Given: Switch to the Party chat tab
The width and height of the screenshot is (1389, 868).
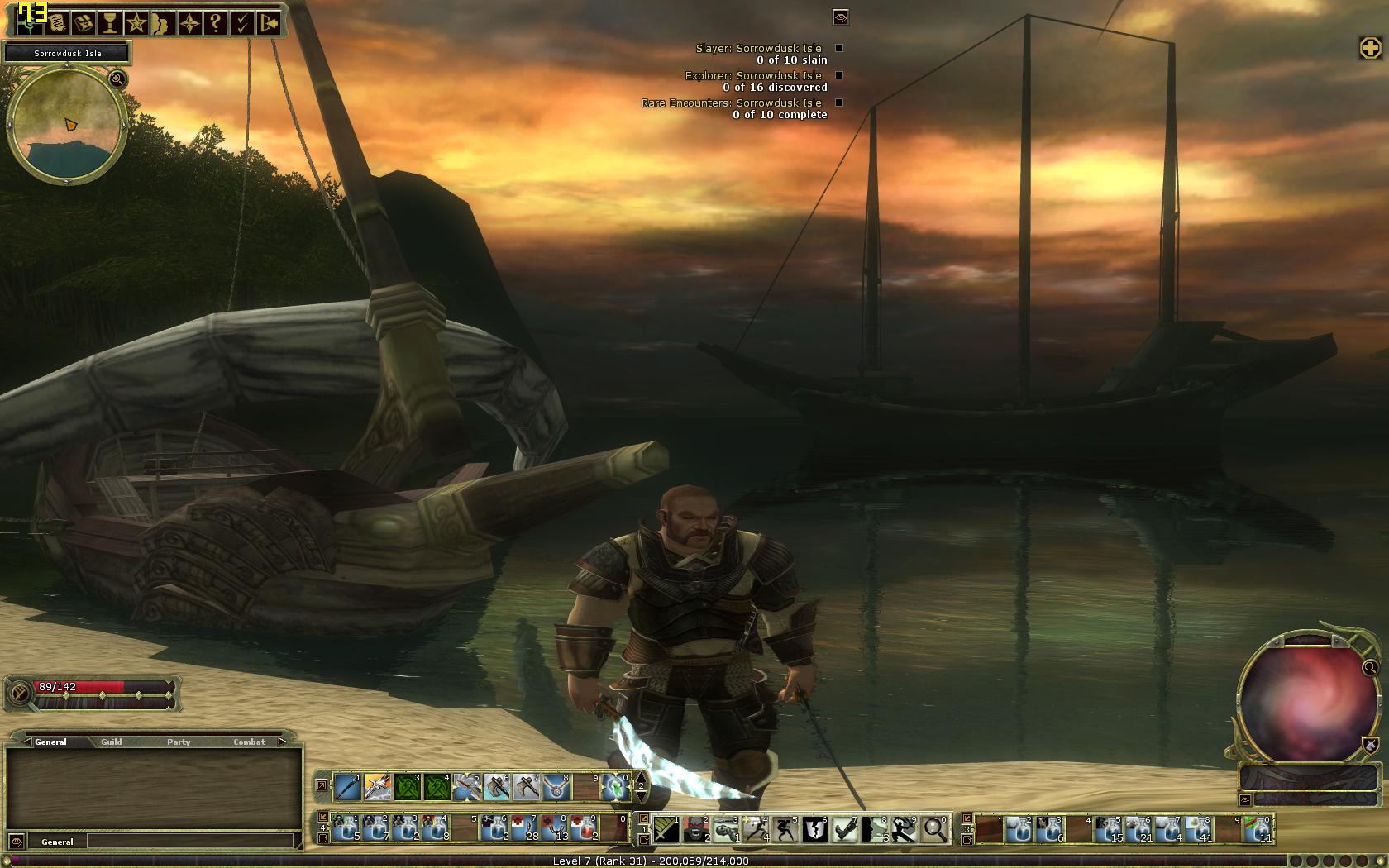Looking at the screenshot, I should pos(179,742).
